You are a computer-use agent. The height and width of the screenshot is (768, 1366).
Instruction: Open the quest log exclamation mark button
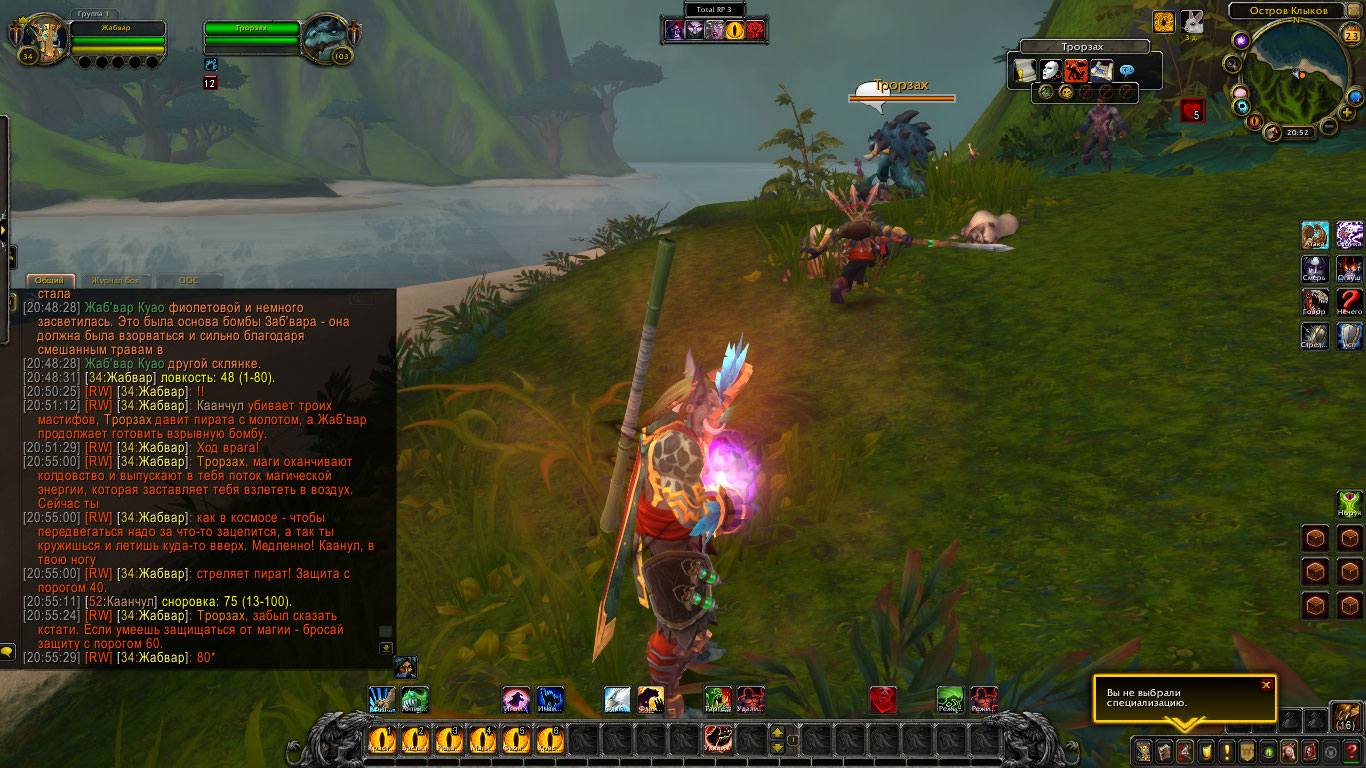[1226, 751]
